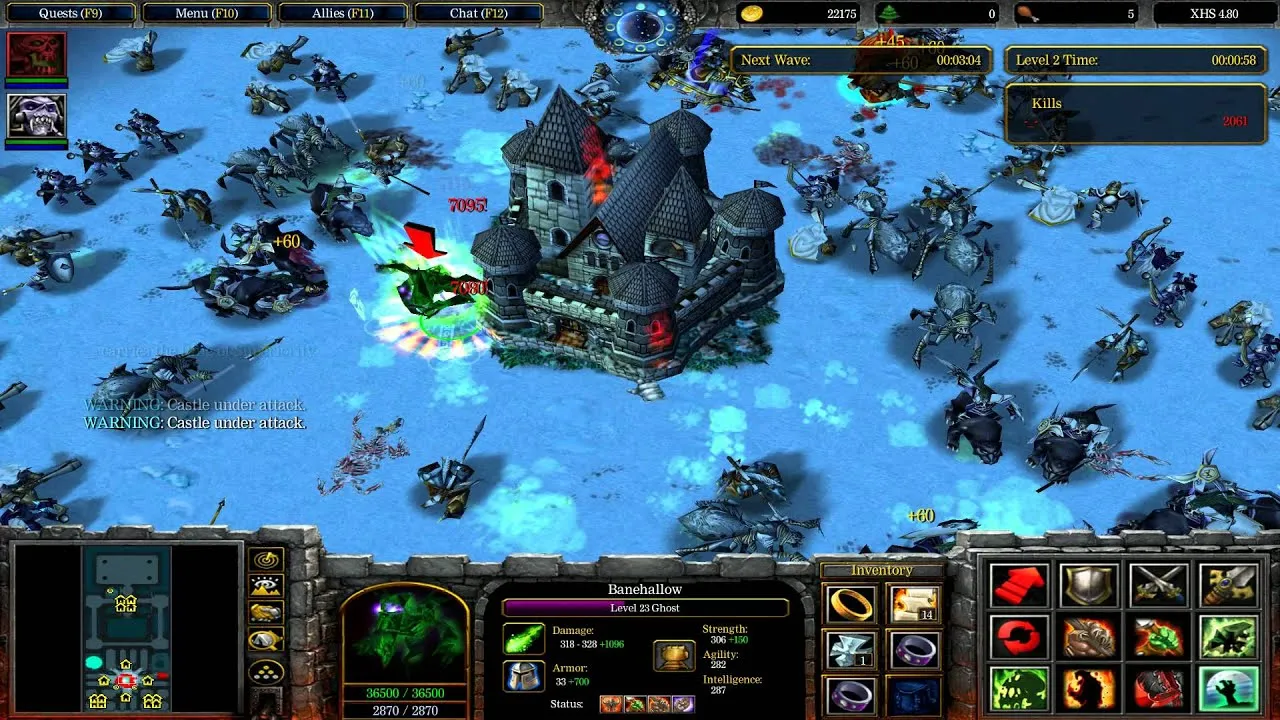This screenshot has width=1280, height=720.
Task: Toggle the eye reveal icon on sidebar
Action: 266,585
